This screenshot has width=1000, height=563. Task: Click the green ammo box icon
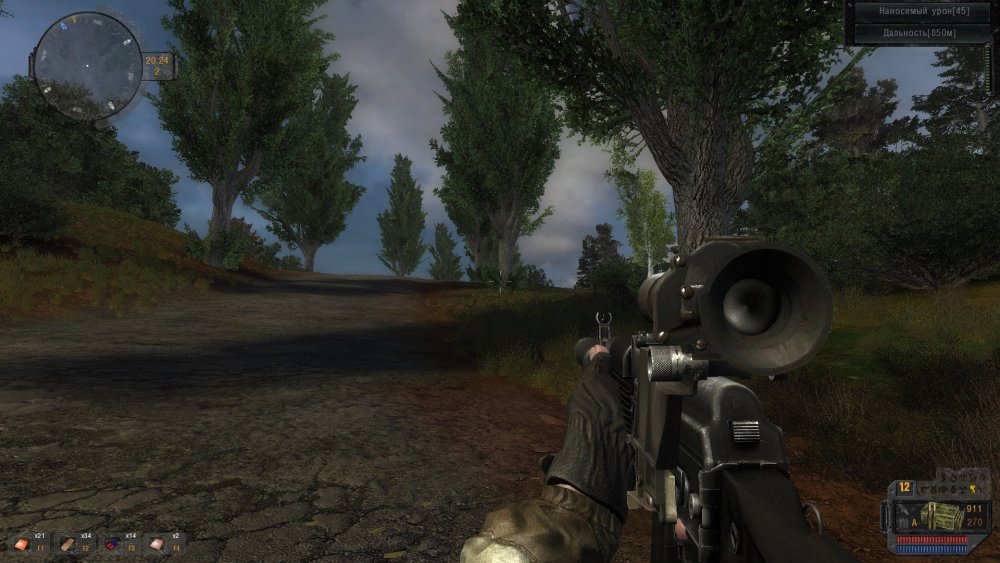[940, 515]
